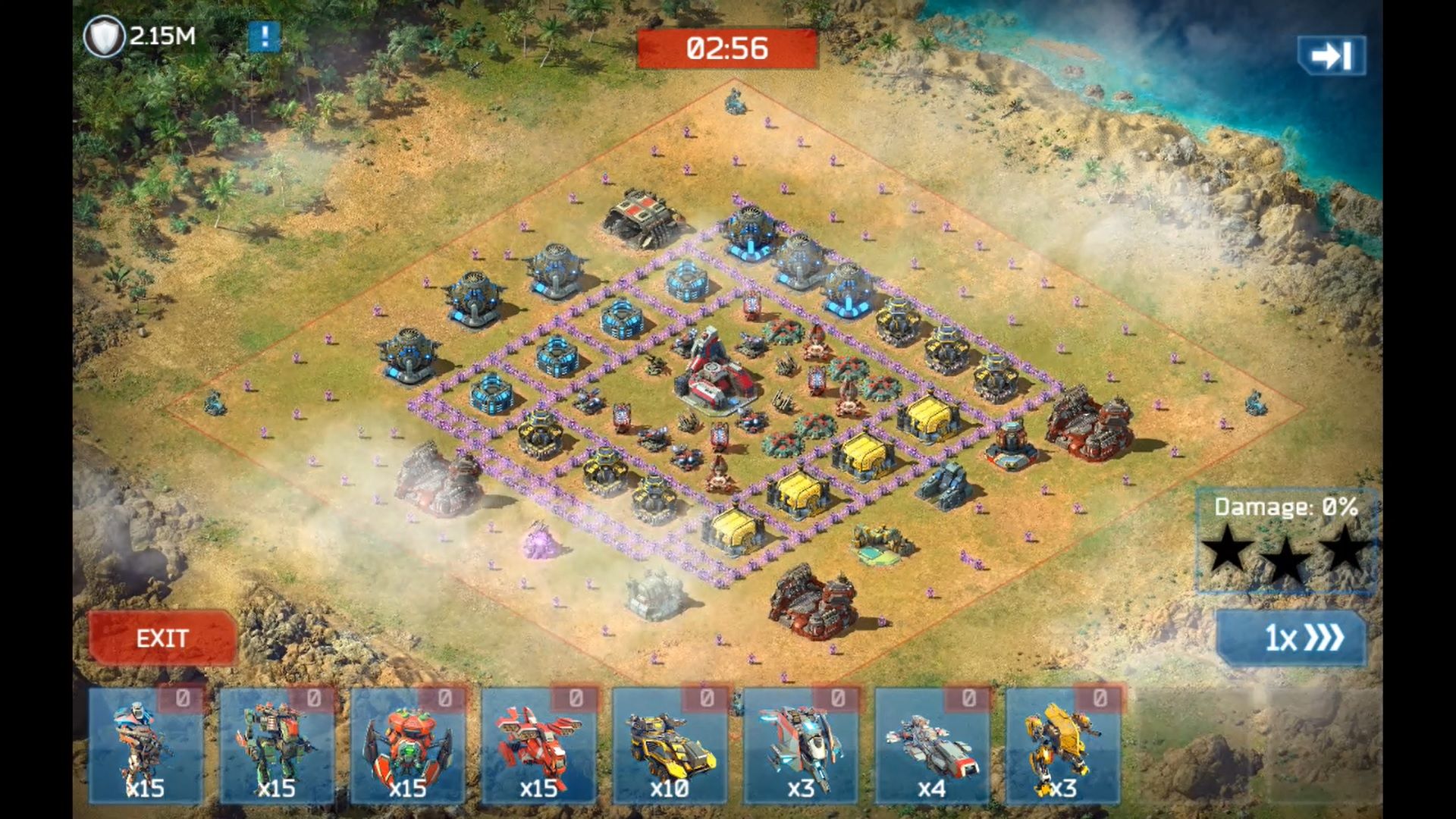
Task: Toggle the 1x battle speed button
Action: 1291,638
